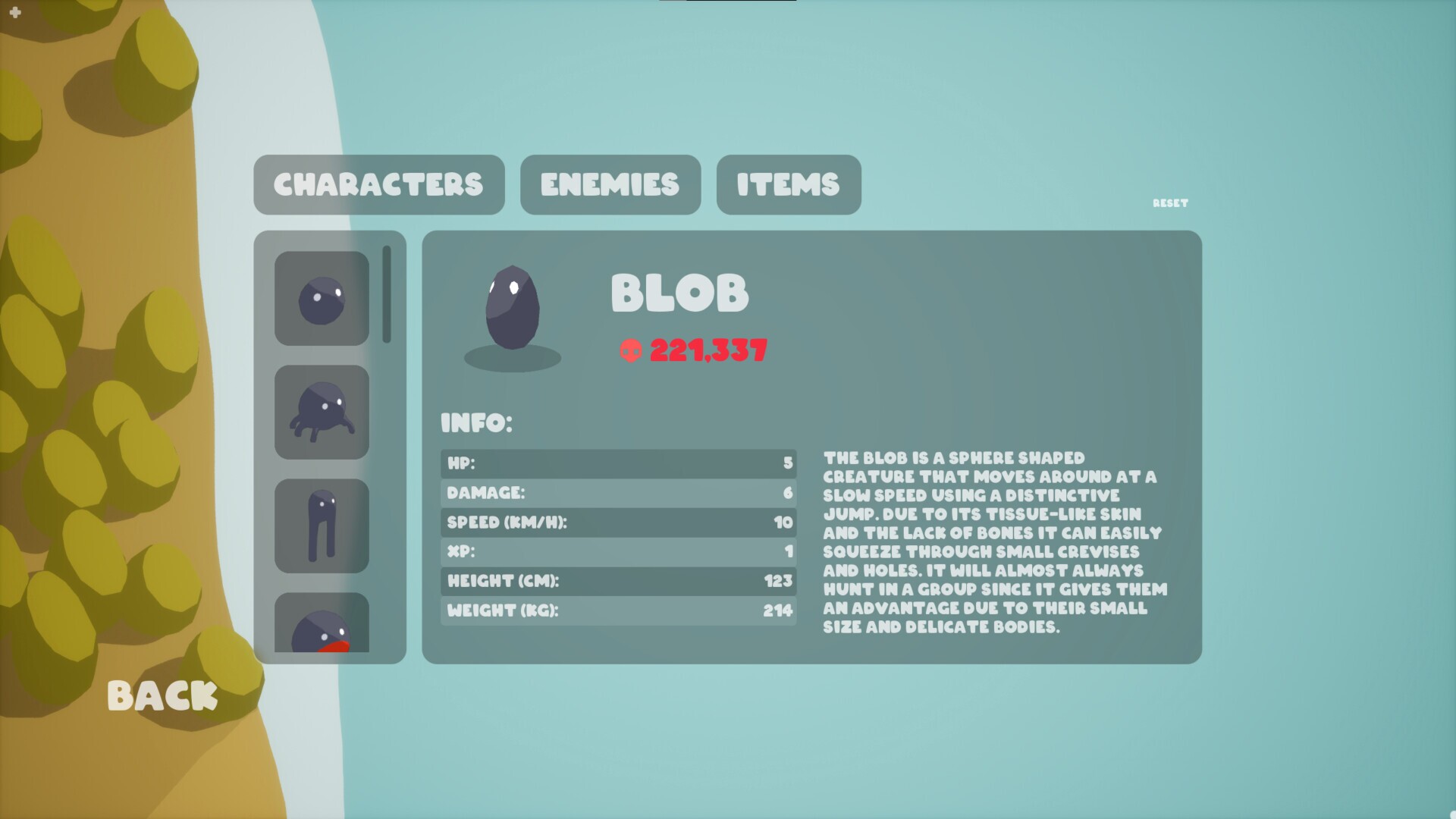Switch to the Enemies tab

pos(610,184)
